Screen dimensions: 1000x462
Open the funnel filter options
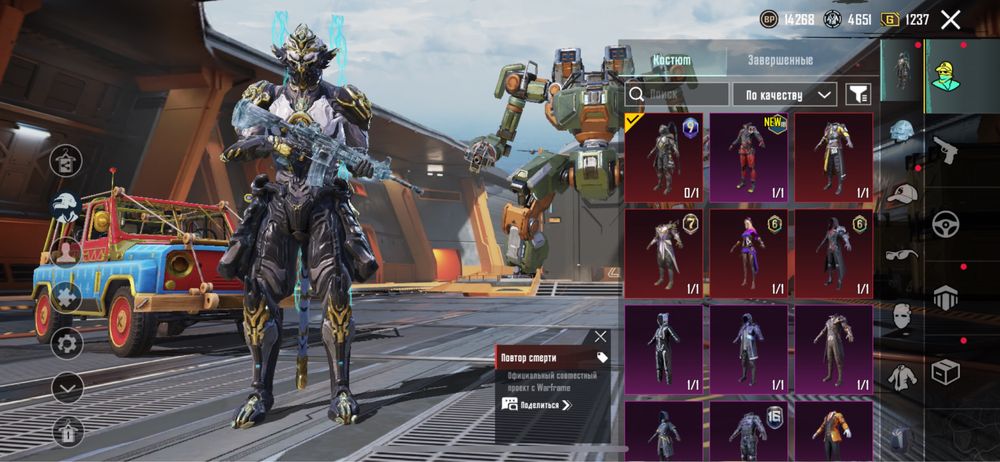(858, 94)
